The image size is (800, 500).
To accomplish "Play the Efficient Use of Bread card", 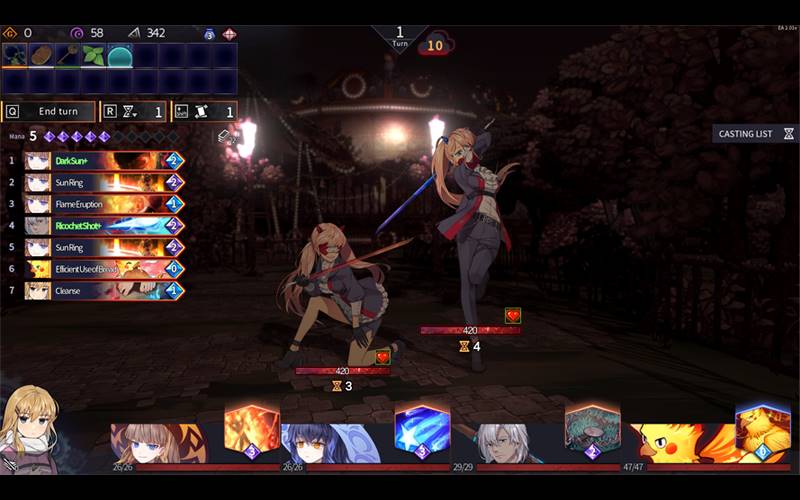I will (x=104, y=269).
